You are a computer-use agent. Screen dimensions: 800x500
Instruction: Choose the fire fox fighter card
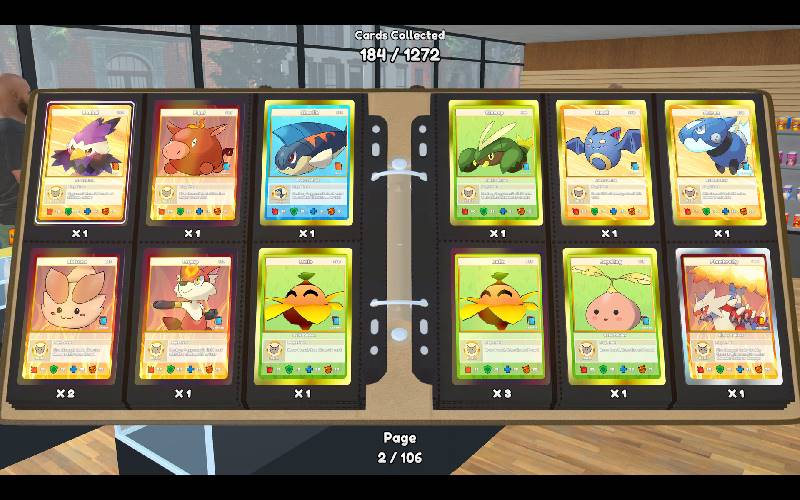(x=187, y=315)
